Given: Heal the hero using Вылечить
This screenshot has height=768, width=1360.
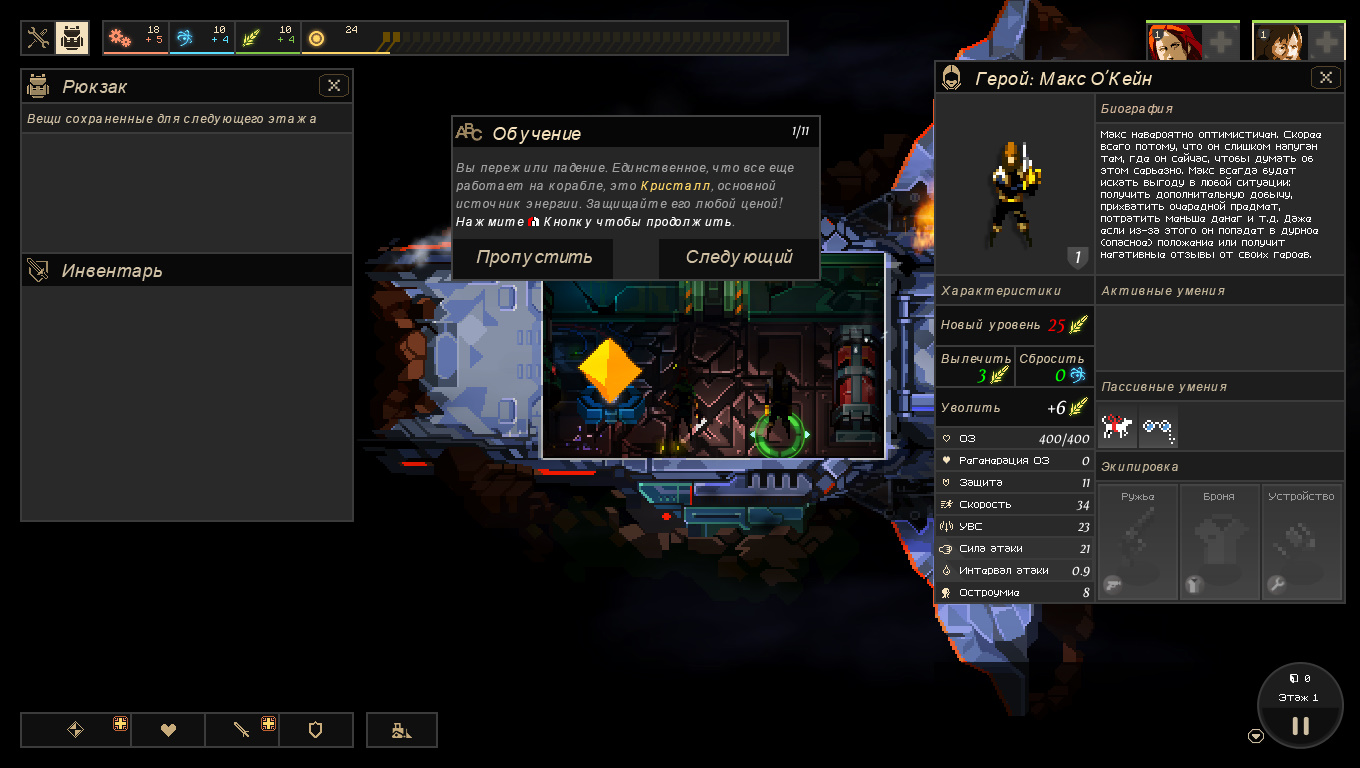Looking at the screenshot, I should pyautogui.click(x=975, y=367).
